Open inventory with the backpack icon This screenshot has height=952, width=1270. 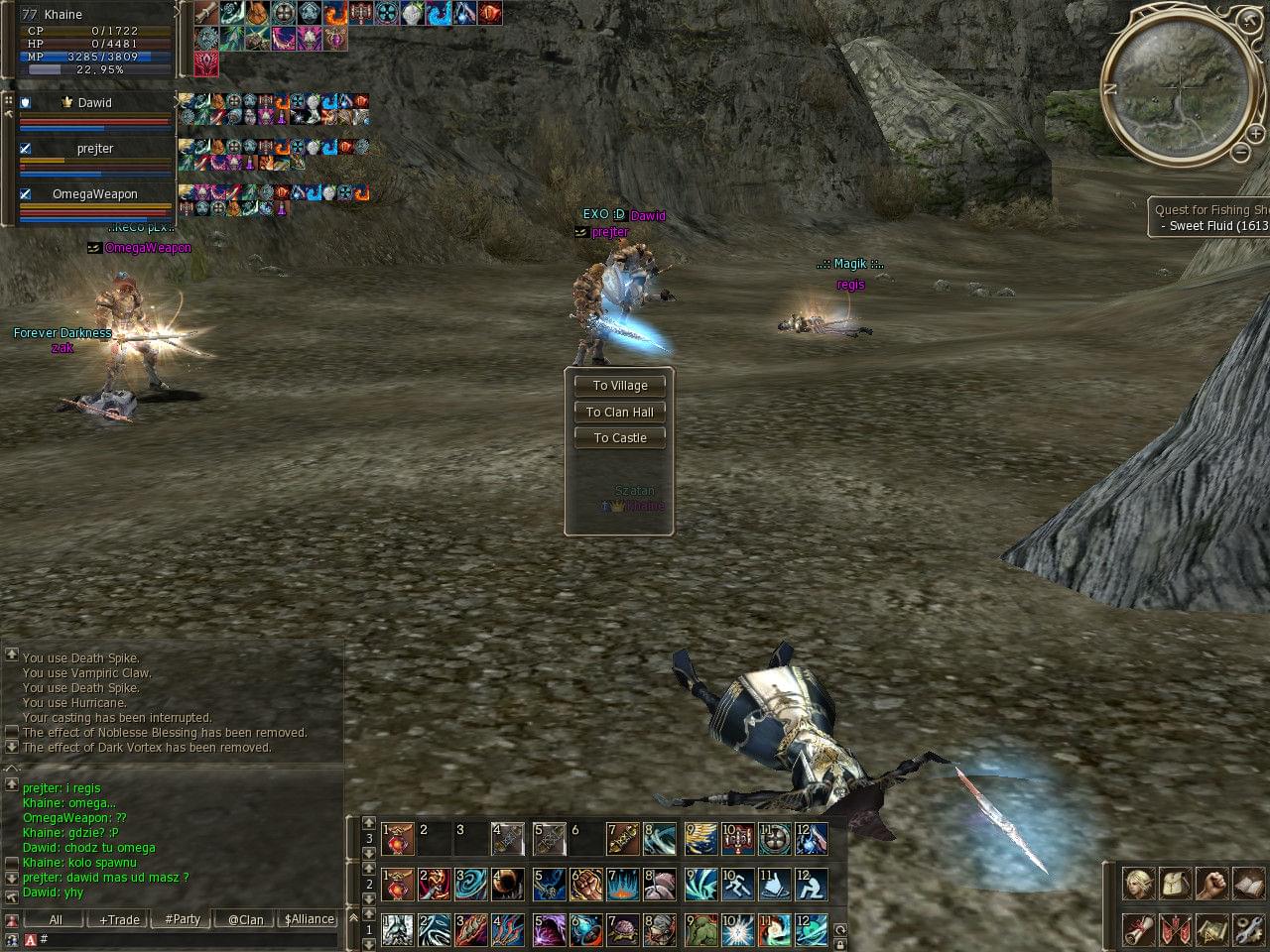[1176, 883]
